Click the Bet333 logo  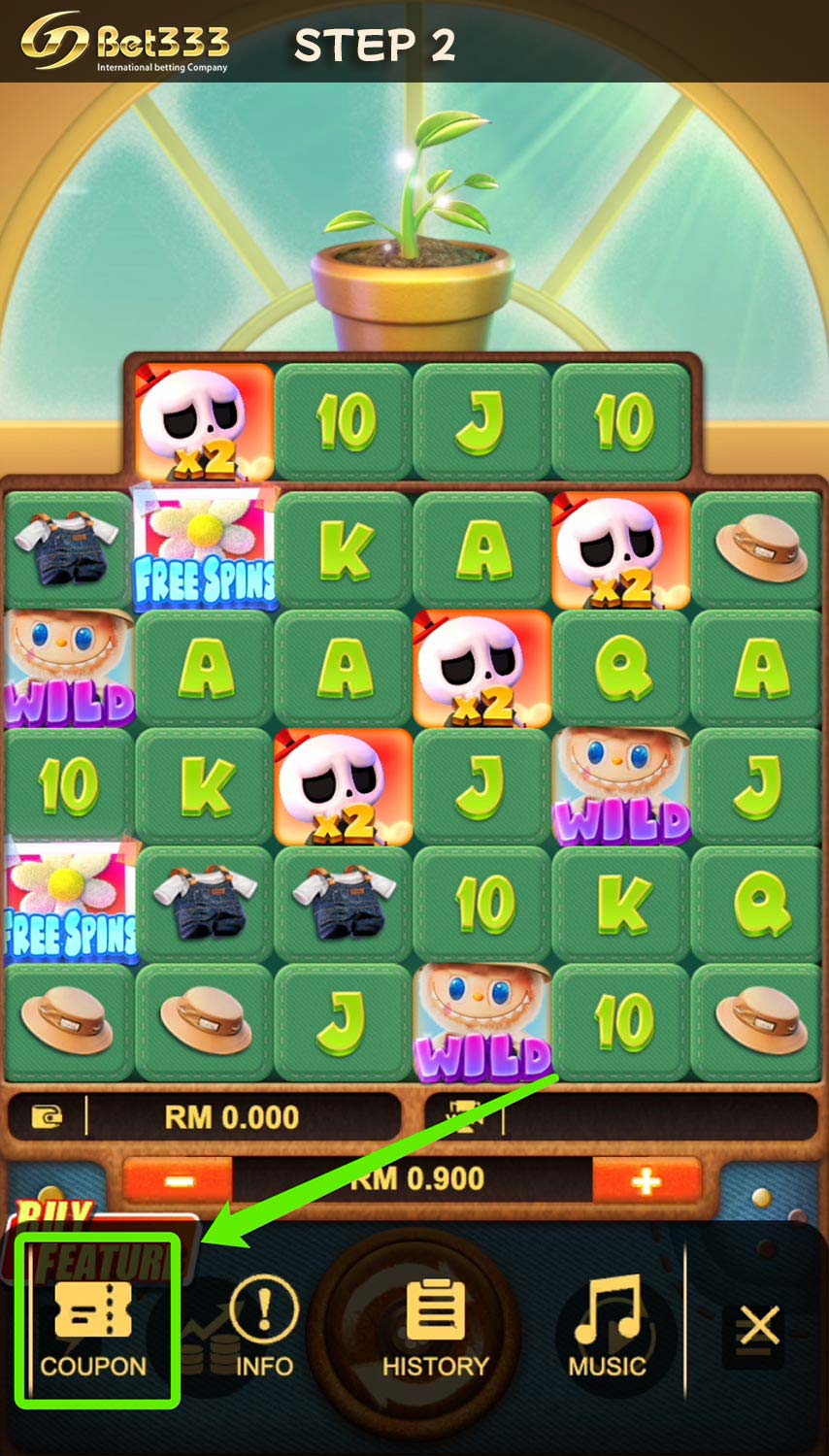coord(126,43)
